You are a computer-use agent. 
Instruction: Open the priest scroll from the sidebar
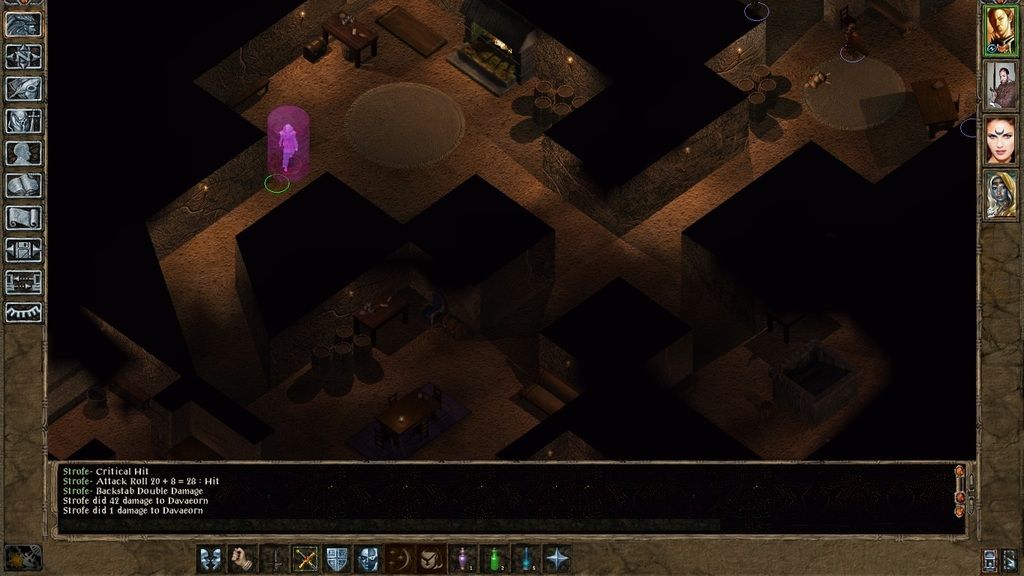tap(23, 217)
